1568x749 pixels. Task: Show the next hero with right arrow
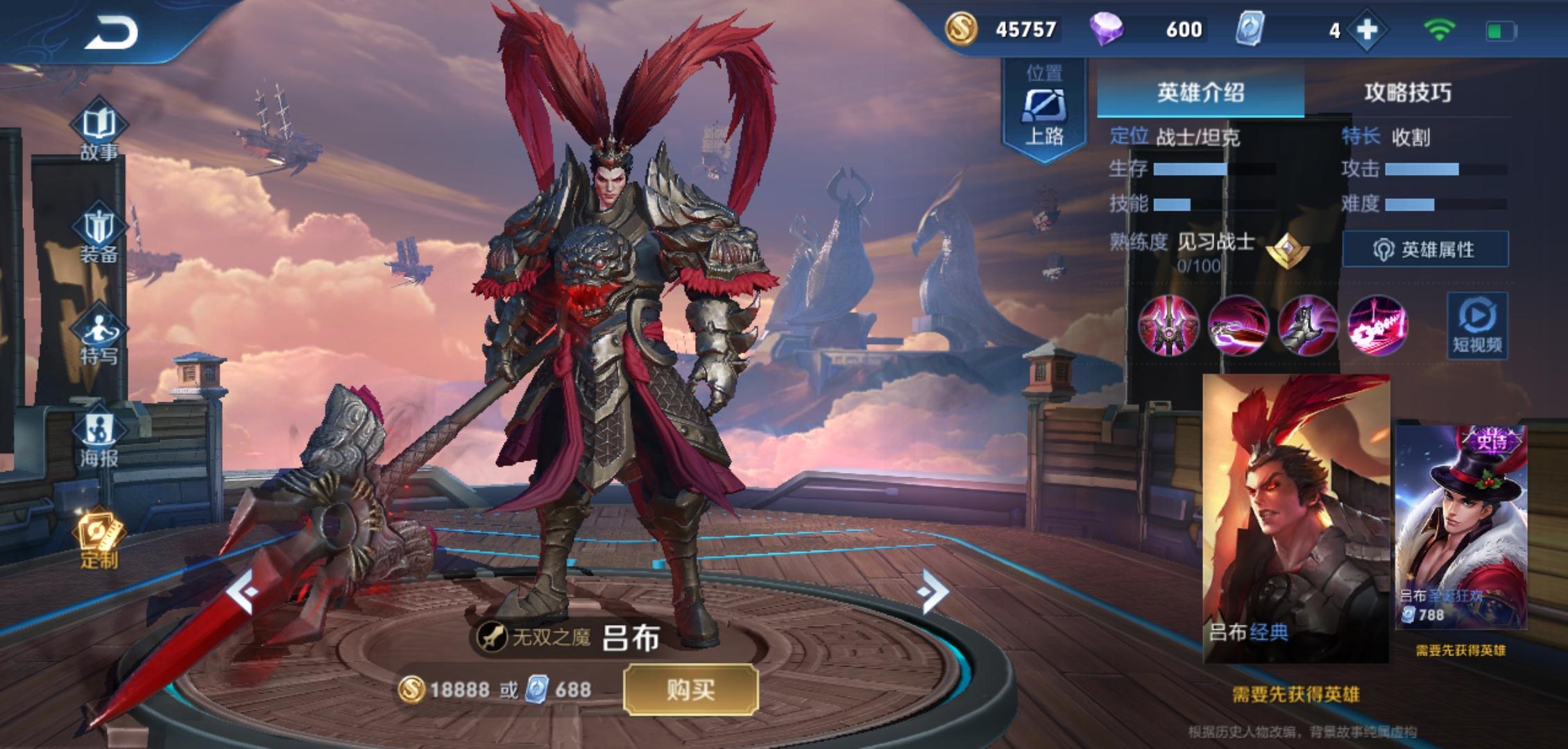932,592
